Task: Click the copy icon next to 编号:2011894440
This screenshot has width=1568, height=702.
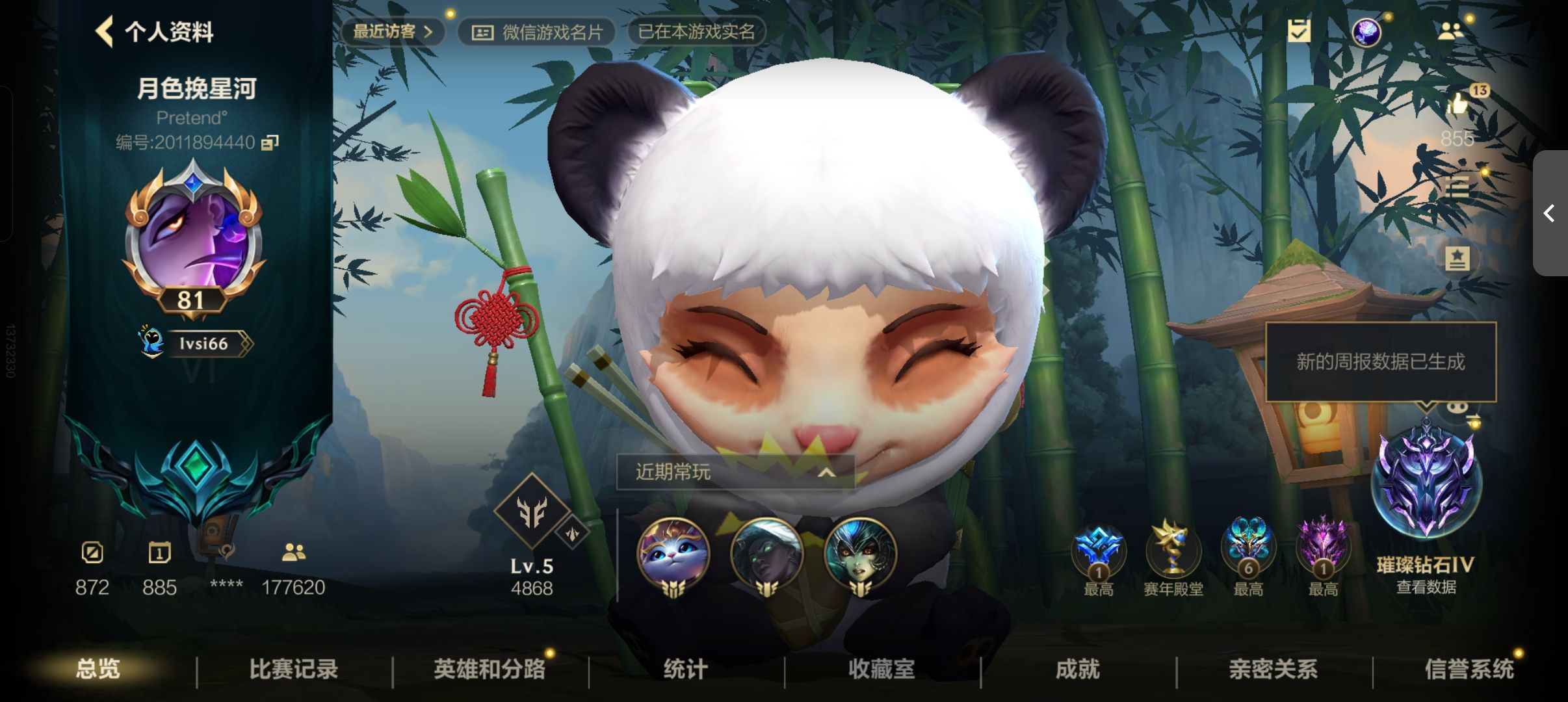Action: click(271, 142)
